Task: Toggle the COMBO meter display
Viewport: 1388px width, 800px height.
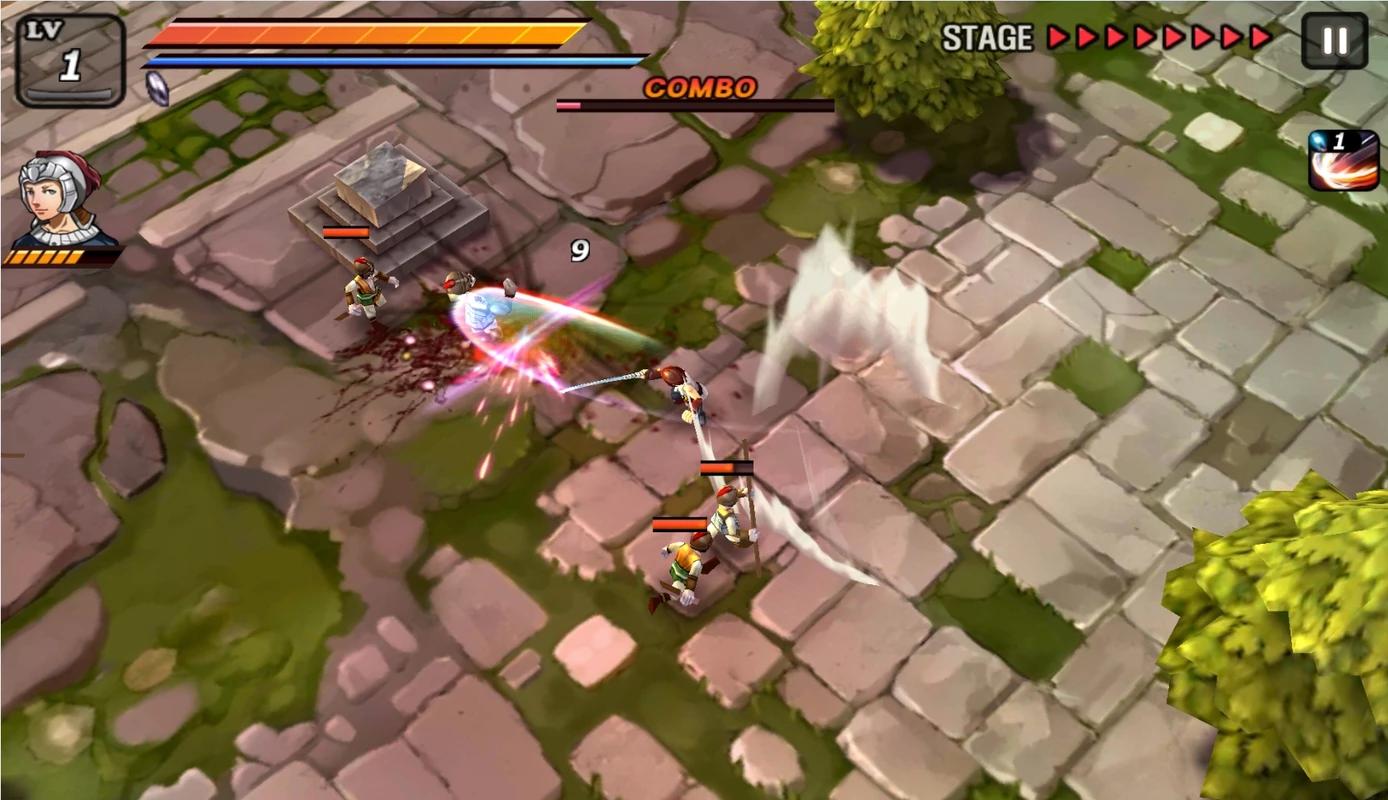Action: [695, 103]
